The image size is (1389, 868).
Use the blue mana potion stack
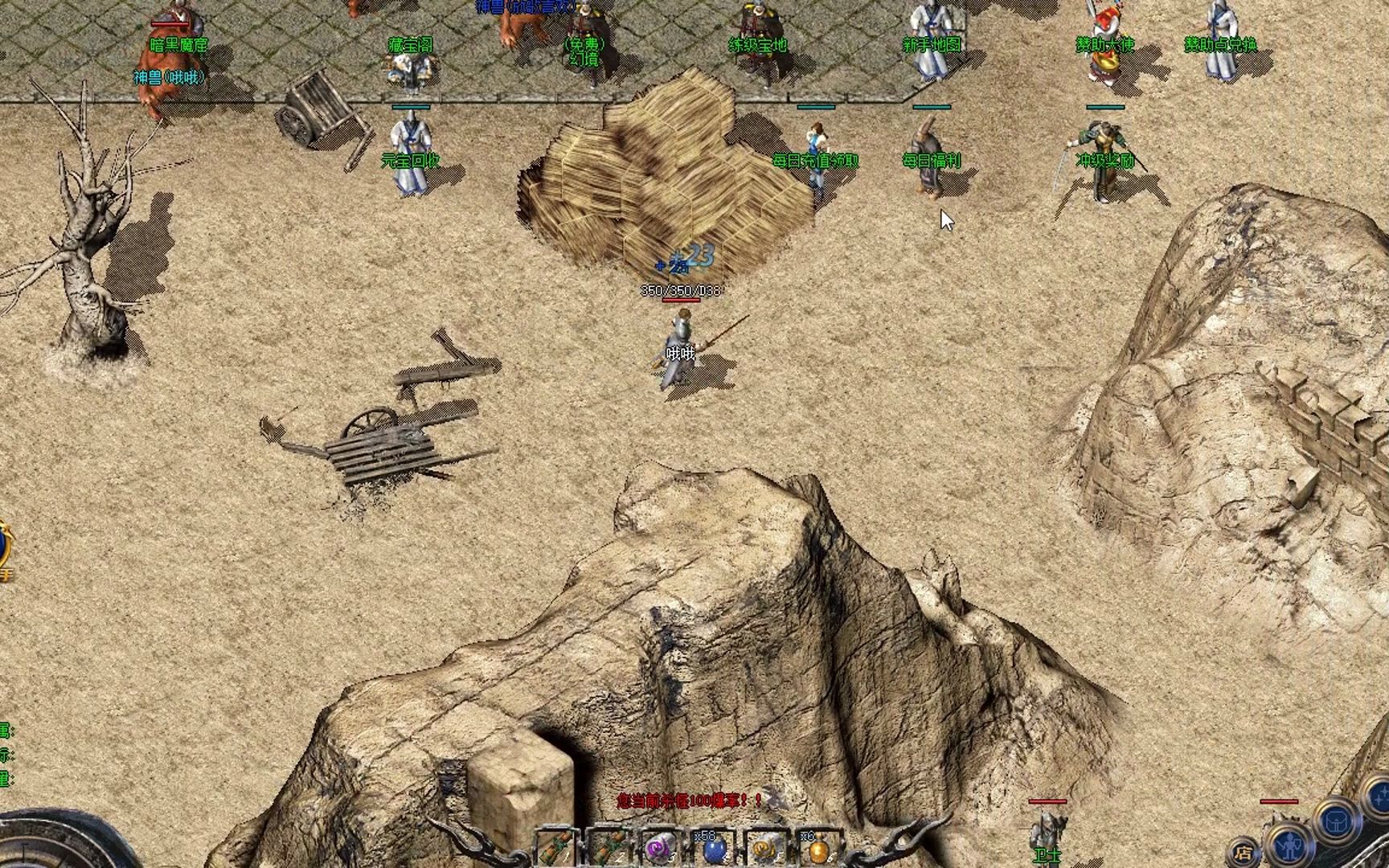713,849
